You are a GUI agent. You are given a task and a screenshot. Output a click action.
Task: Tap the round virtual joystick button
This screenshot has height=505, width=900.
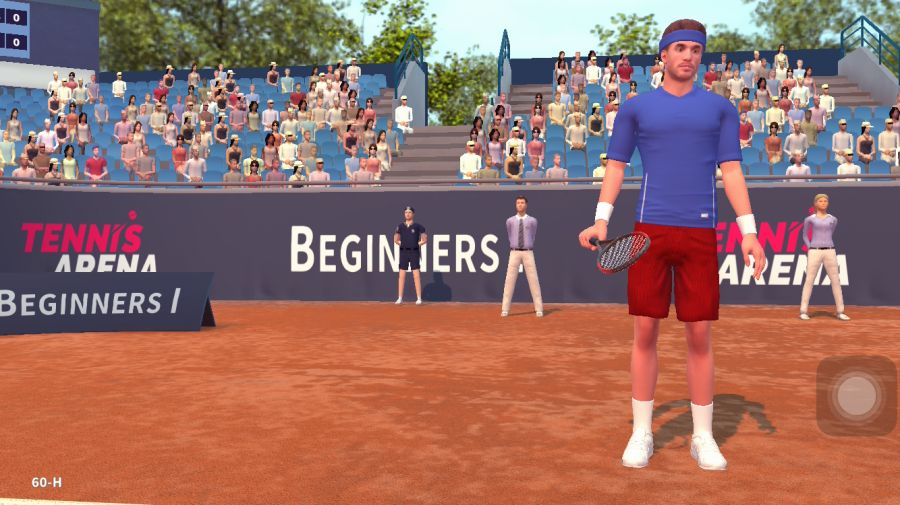pyautogui.click(x=856, y=396)
